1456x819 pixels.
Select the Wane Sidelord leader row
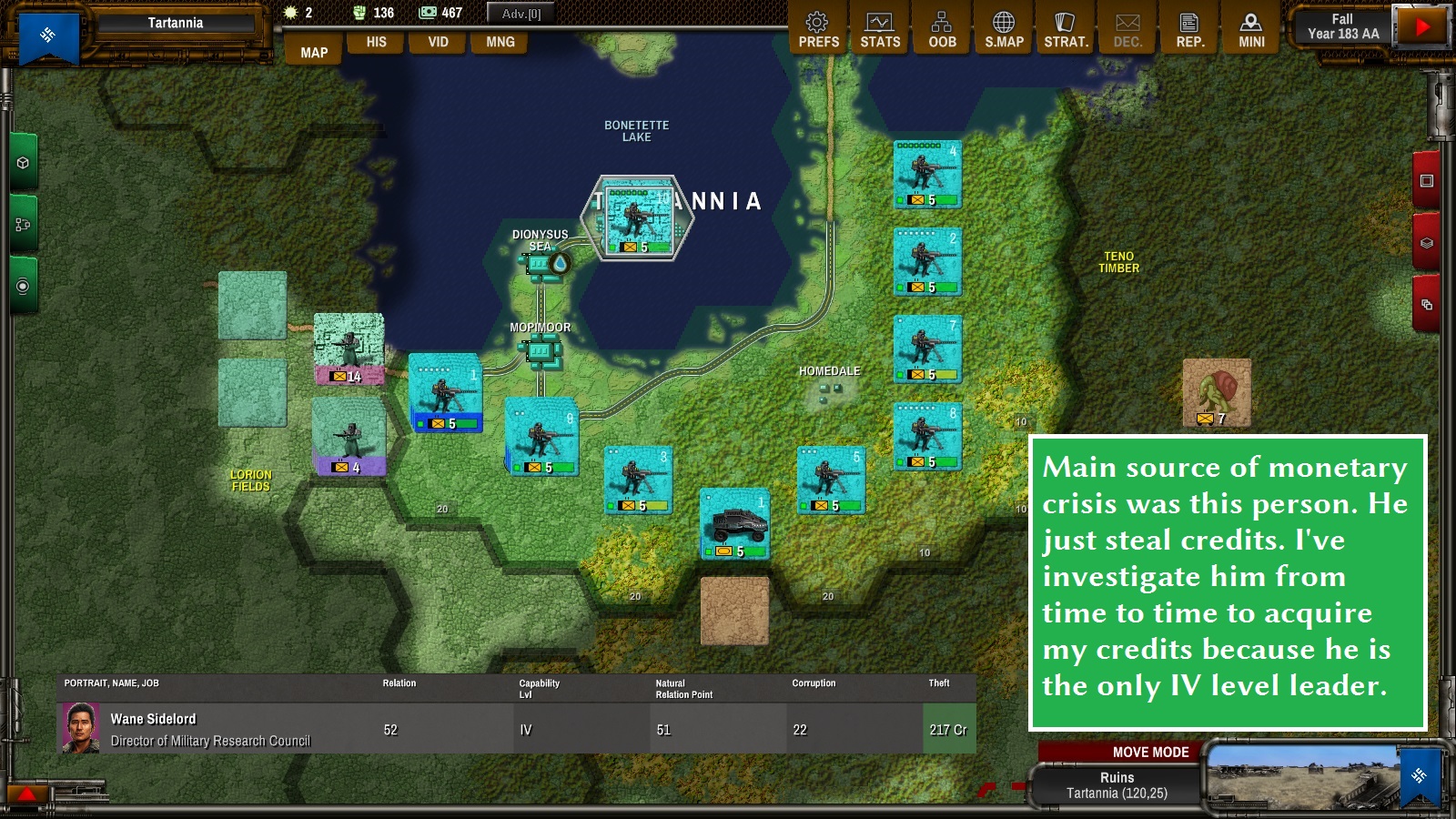[x=516, y=729]
